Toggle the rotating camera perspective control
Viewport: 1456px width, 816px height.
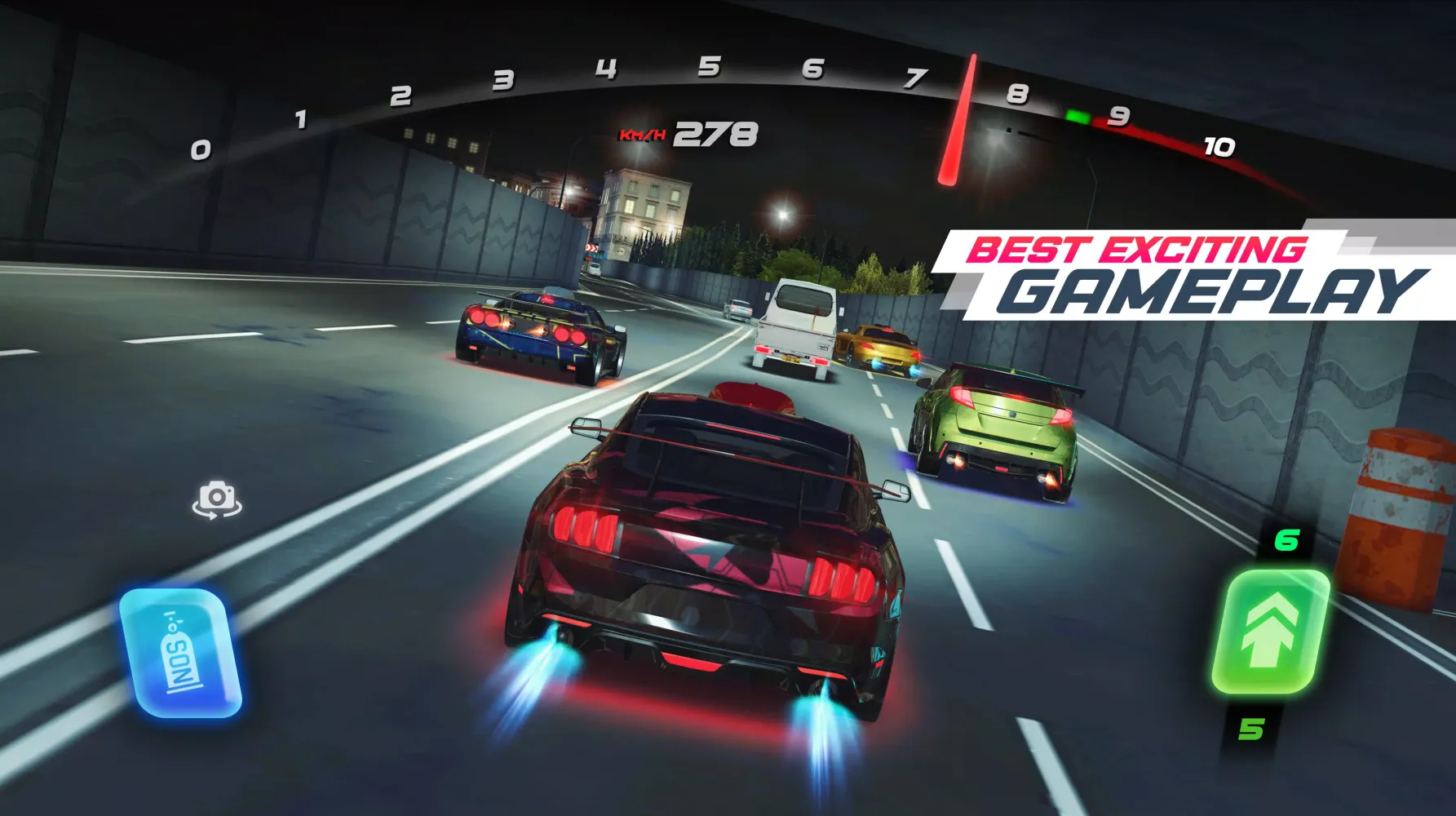(x=217, y=500)
